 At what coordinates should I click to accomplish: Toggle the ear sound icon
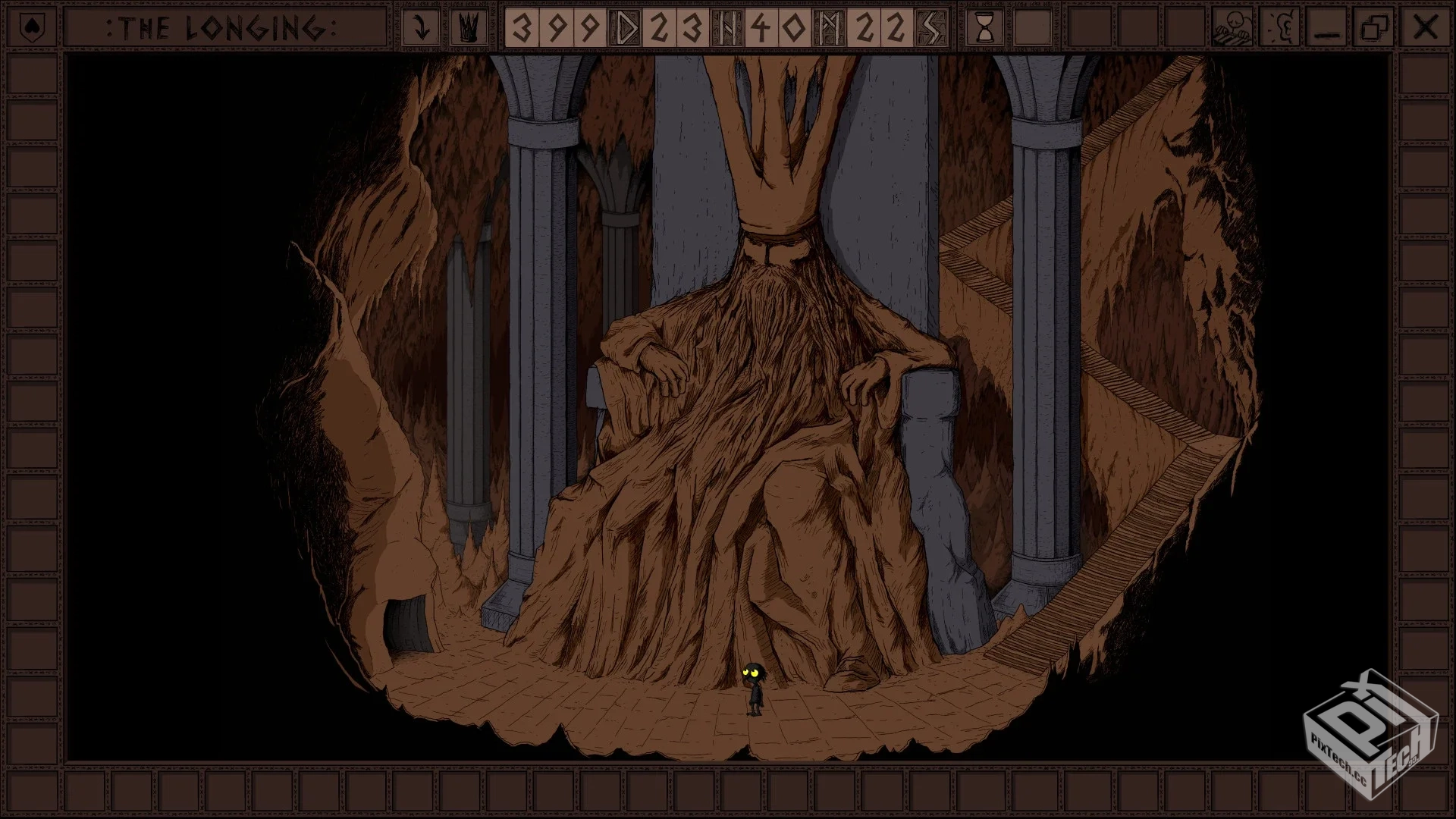[1281, 29]
